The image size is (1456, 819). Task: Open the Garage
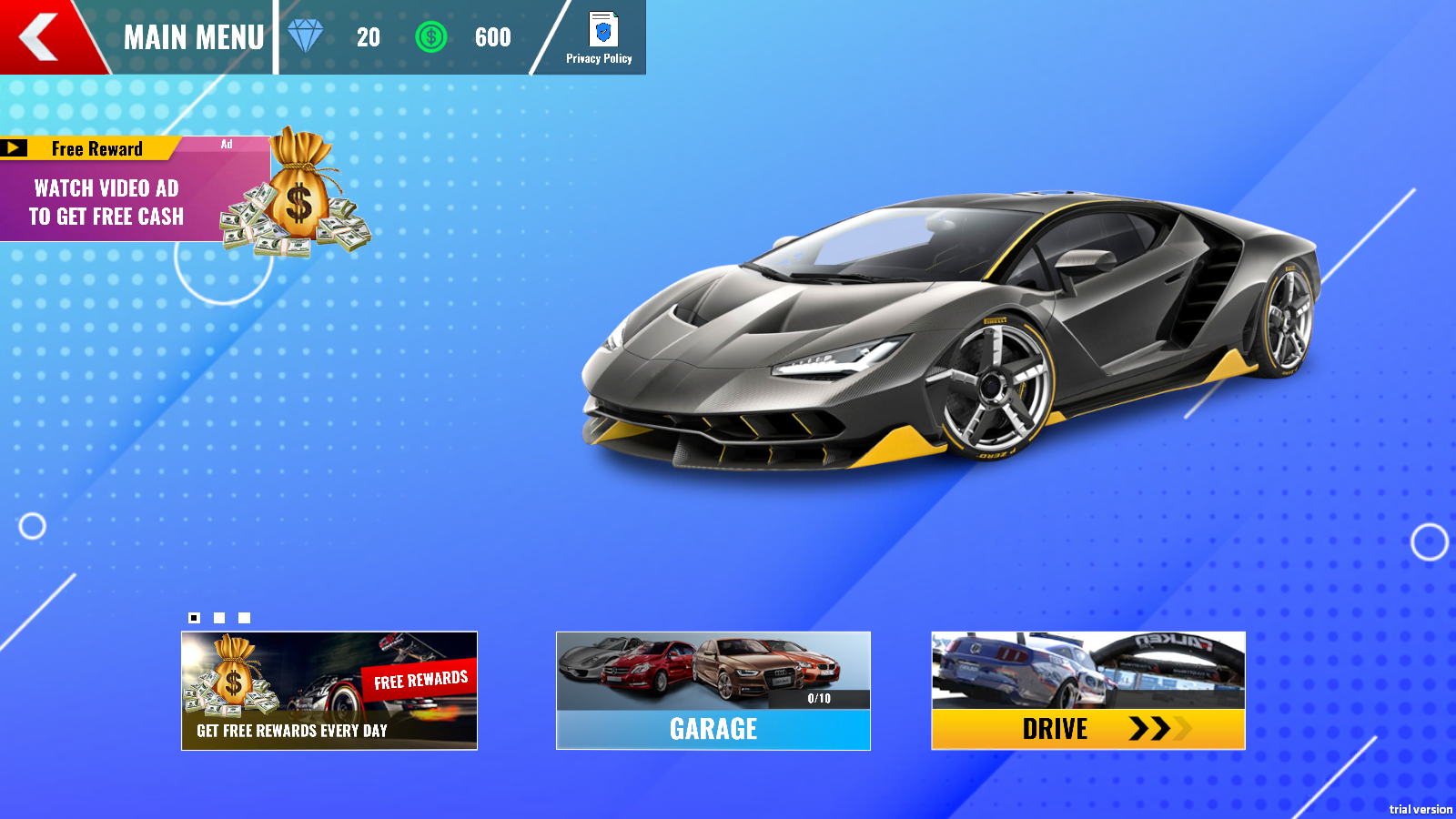click(713, 691)
